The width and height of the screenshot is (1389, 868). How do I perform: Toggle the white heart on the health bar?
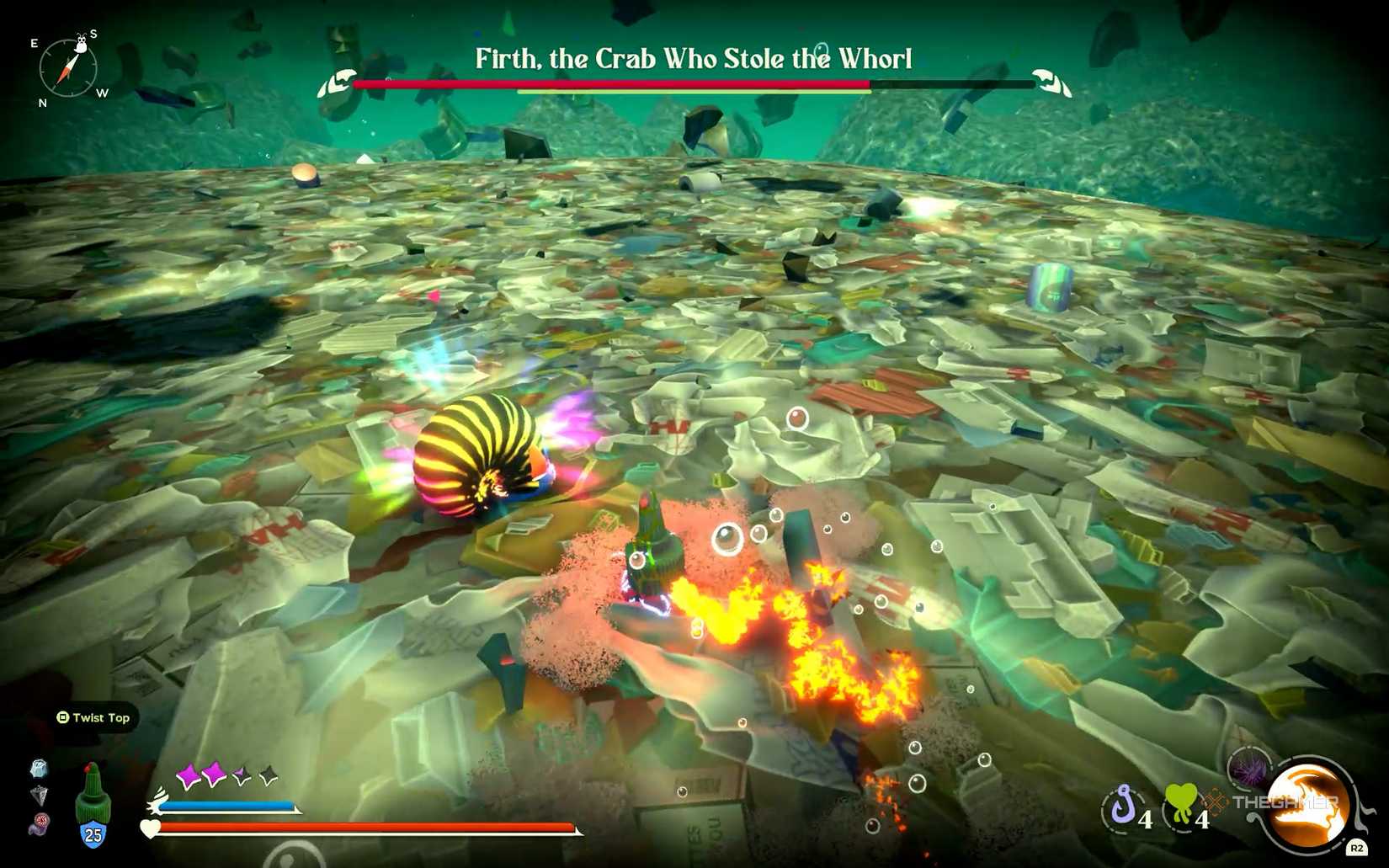coord(150,828)
